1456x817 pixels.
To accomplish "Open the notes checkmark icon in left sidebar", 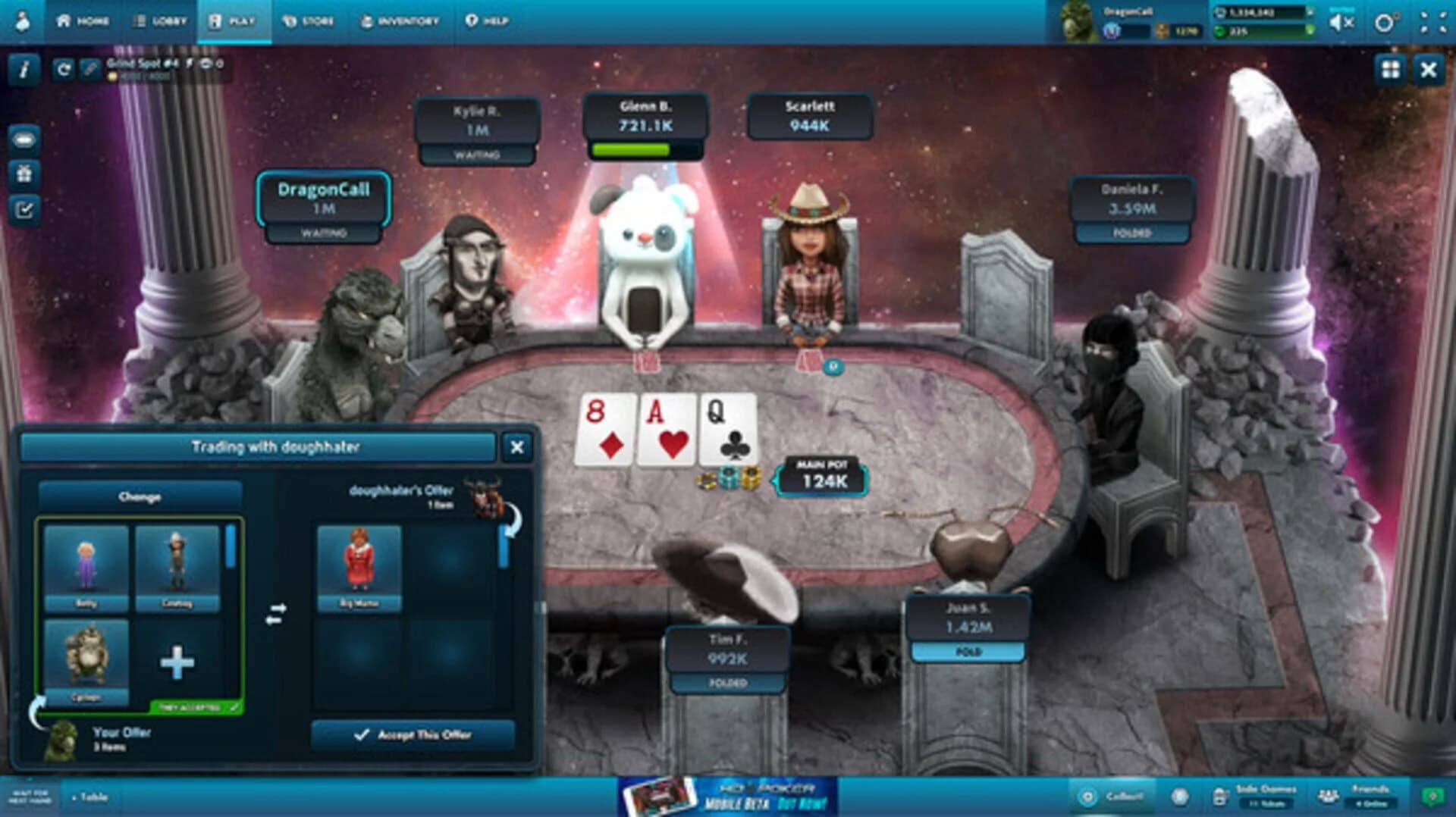I will pyautogui.click(x=25, y=205).
